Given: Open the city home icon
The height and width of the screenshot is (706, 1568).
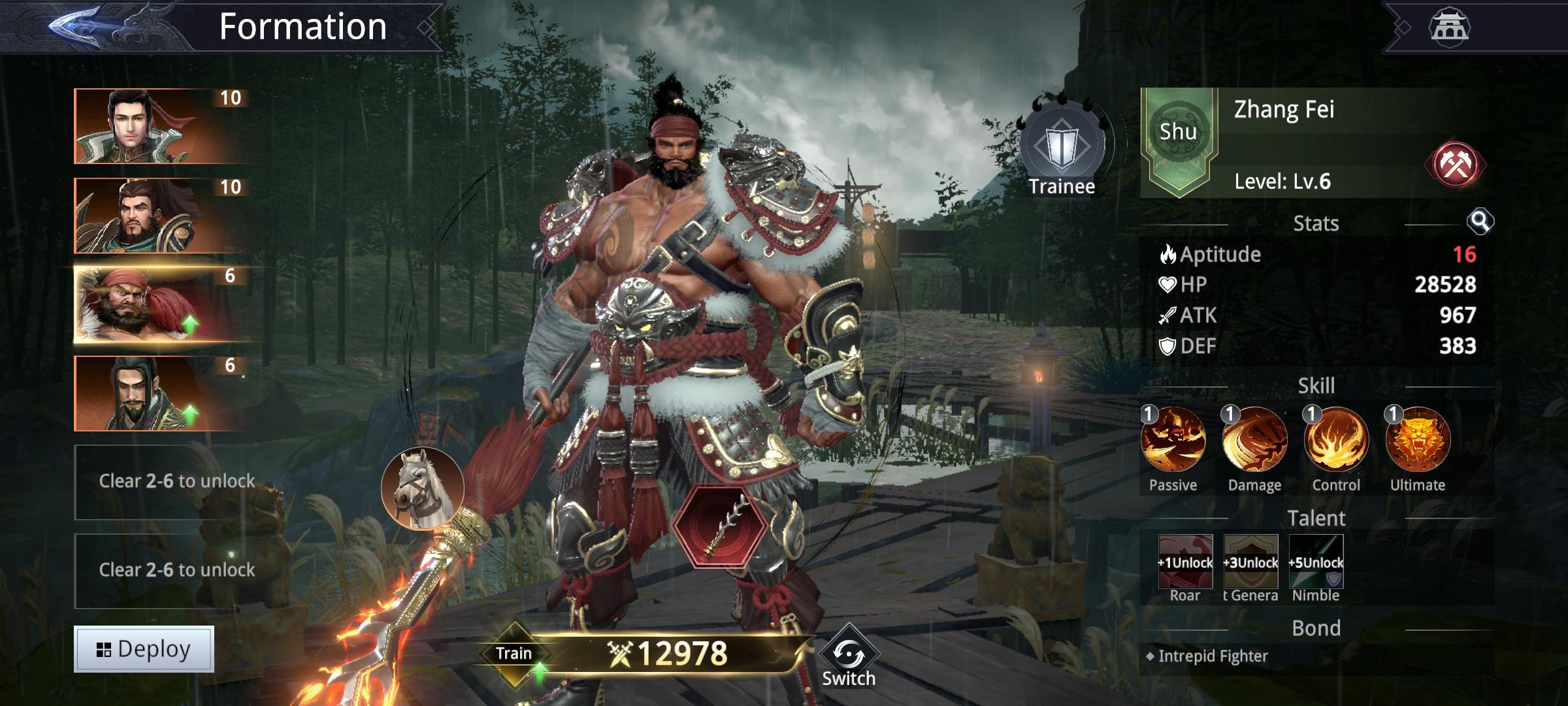Looking at the screenshot, I should pyautogui.click(x=1449, y=27).
